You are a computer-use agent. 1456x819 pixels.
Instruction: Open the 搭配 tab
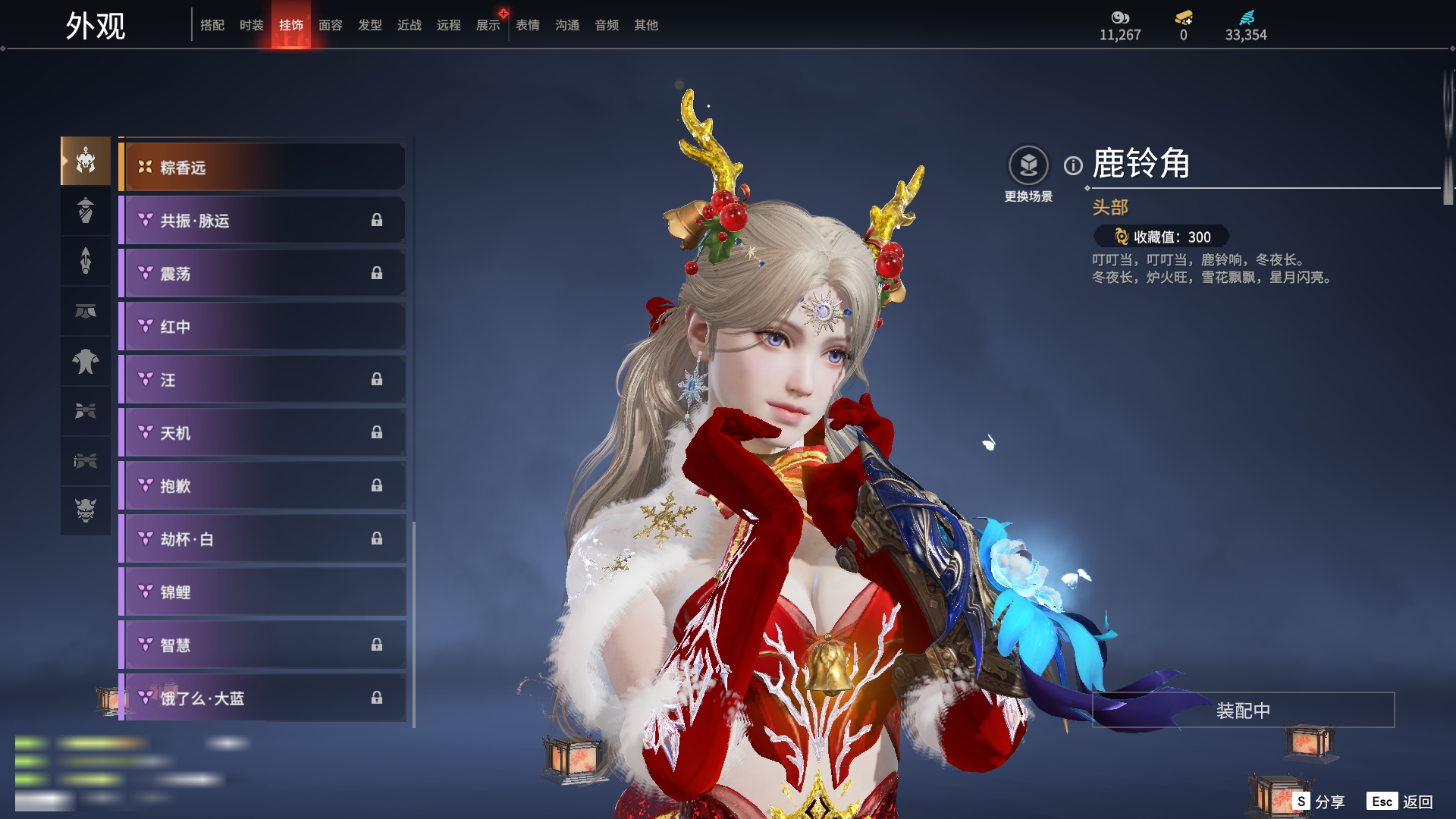point(212,25)
